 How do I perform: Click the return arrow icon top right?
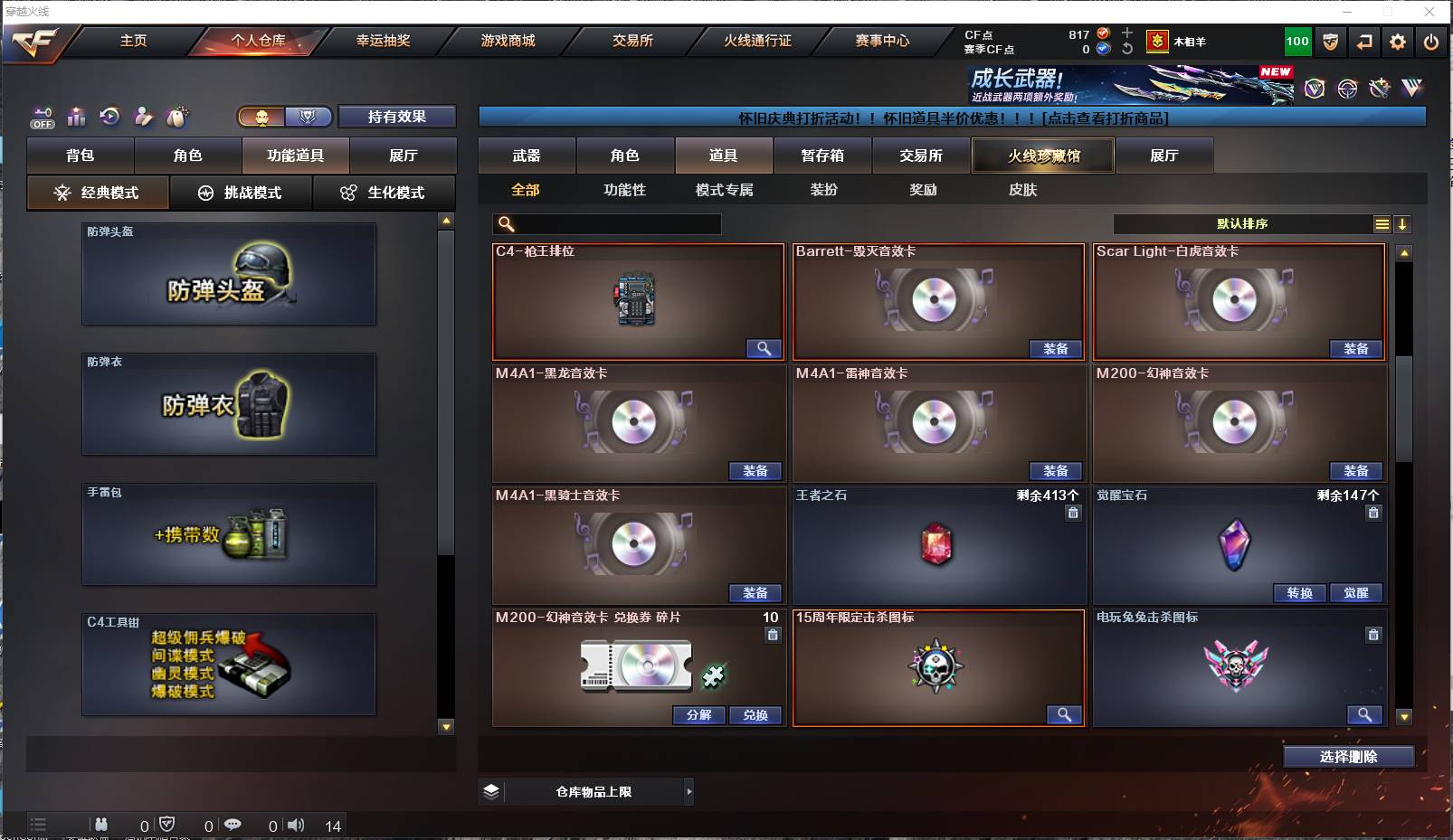click(x=1365, y=41)
